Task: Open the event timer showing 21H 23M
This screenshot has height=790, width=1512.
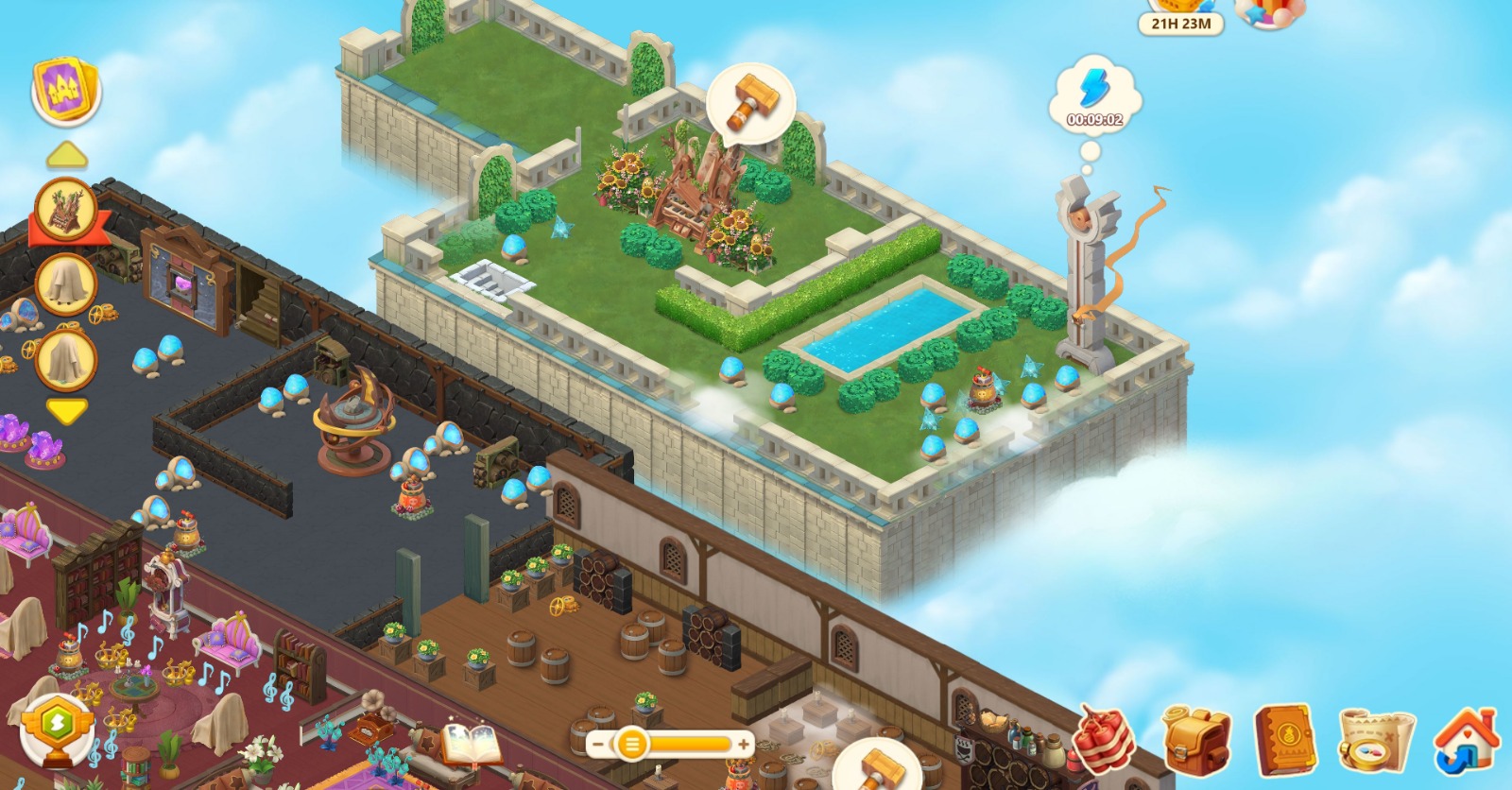Action: [x=1180, y=22]
